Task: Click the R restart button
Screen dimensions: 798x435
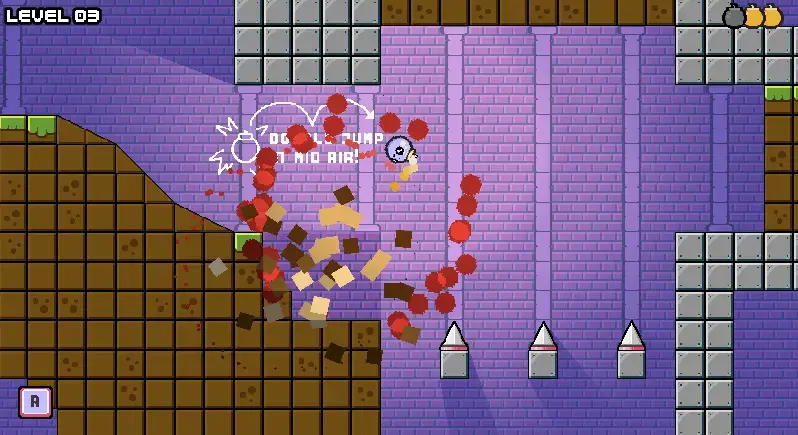Action: coord(35,401)
